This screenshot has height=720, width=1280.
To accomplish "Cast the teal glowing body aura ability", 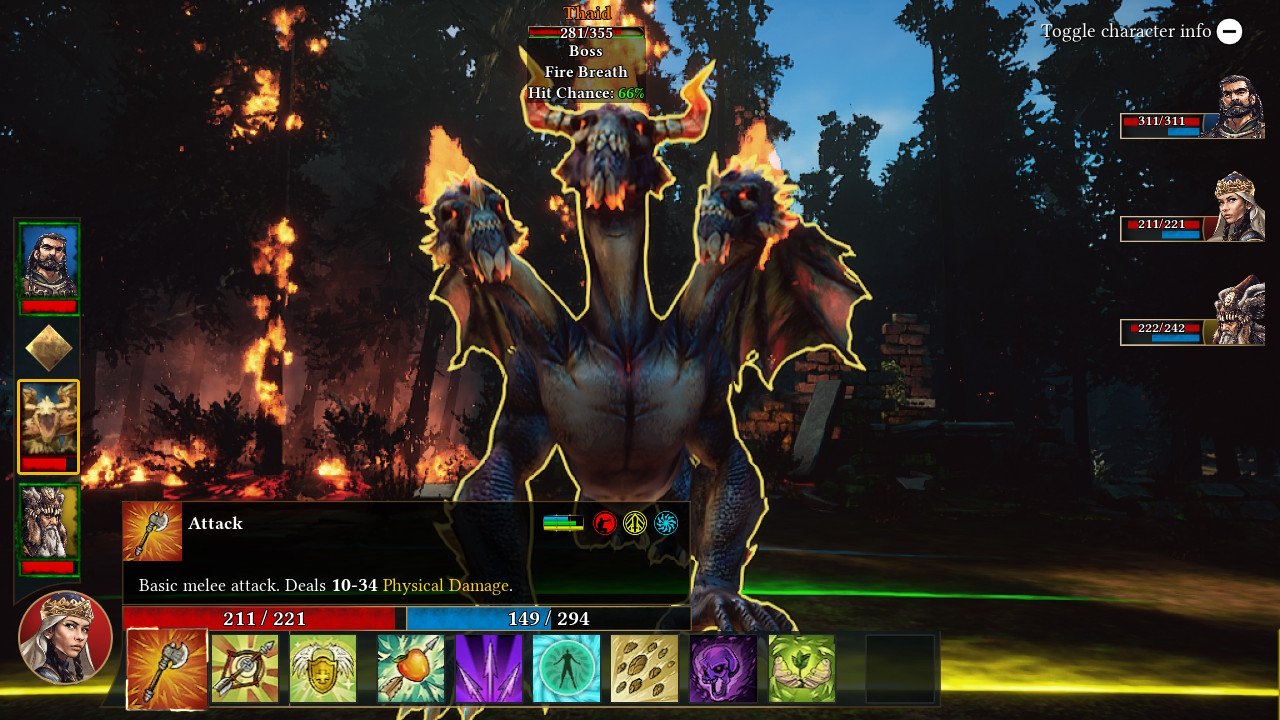I will click(x=567, y=669).
